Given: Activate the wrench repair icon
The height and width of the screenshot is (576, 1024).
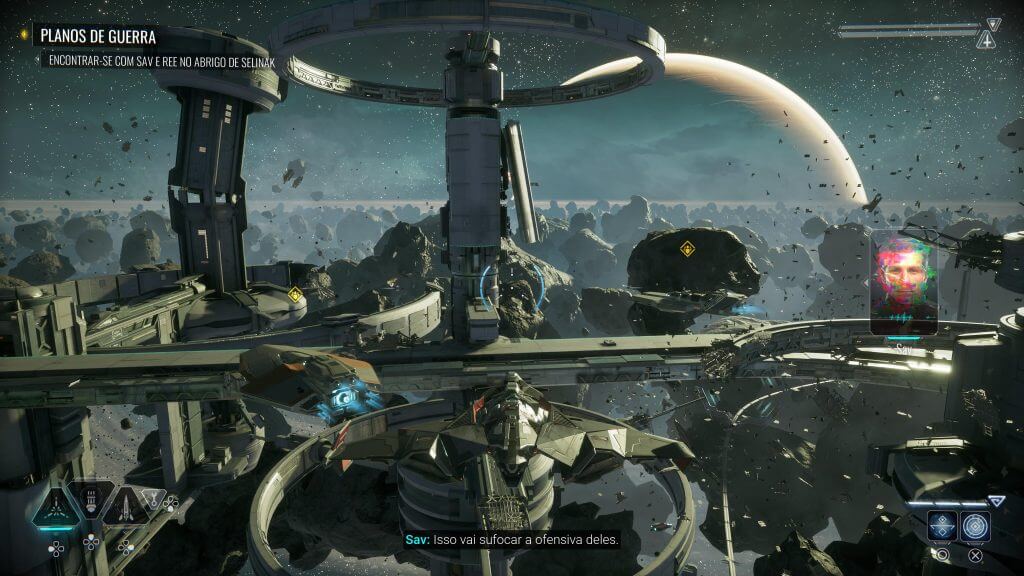Looking at the screenshot, I should click(x=154, y=499).
